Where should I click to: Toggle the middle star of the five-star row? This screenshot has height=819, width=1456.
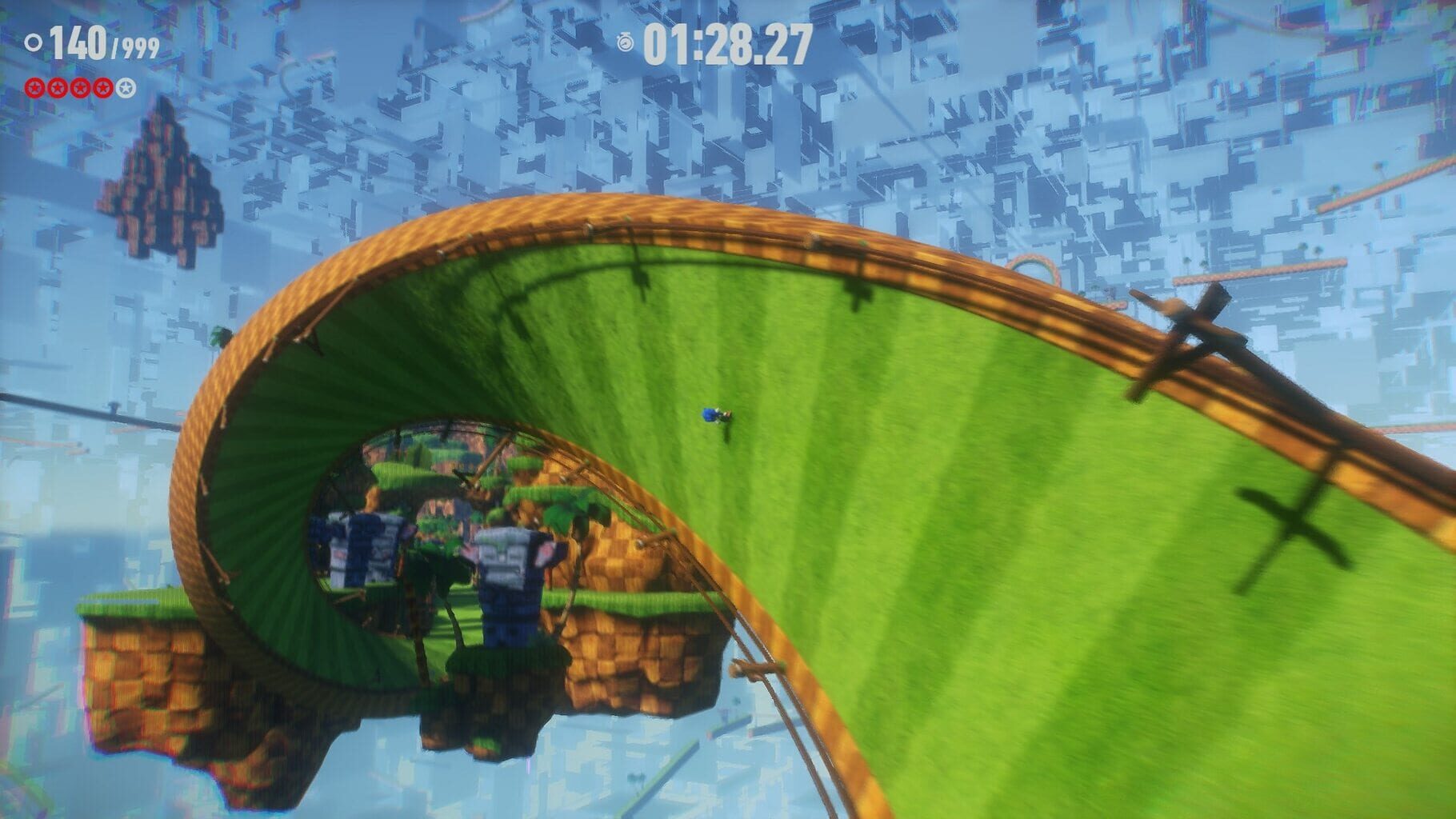coord(79,88)
